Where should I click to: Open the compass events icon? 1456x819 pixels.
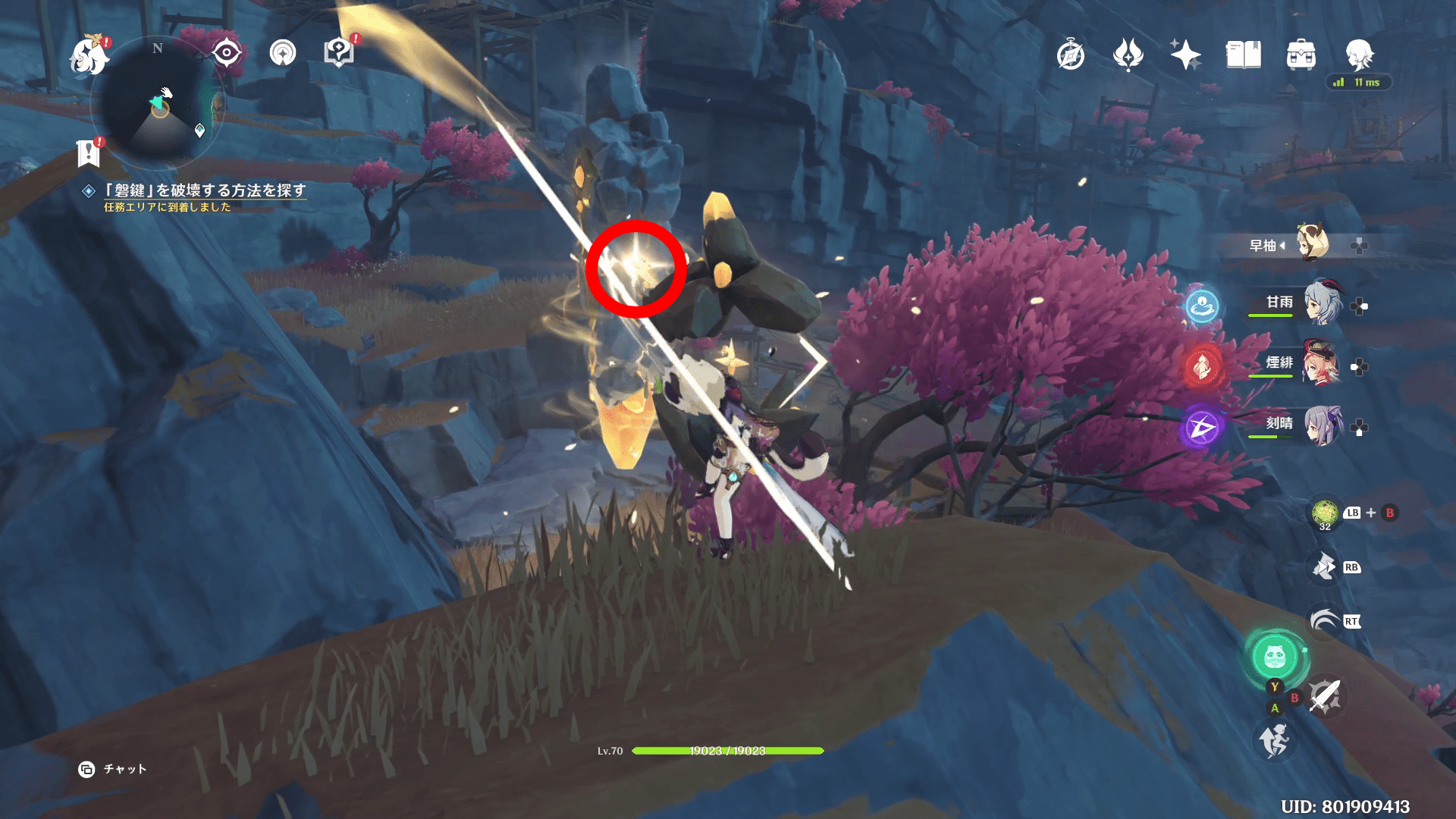1070,55
